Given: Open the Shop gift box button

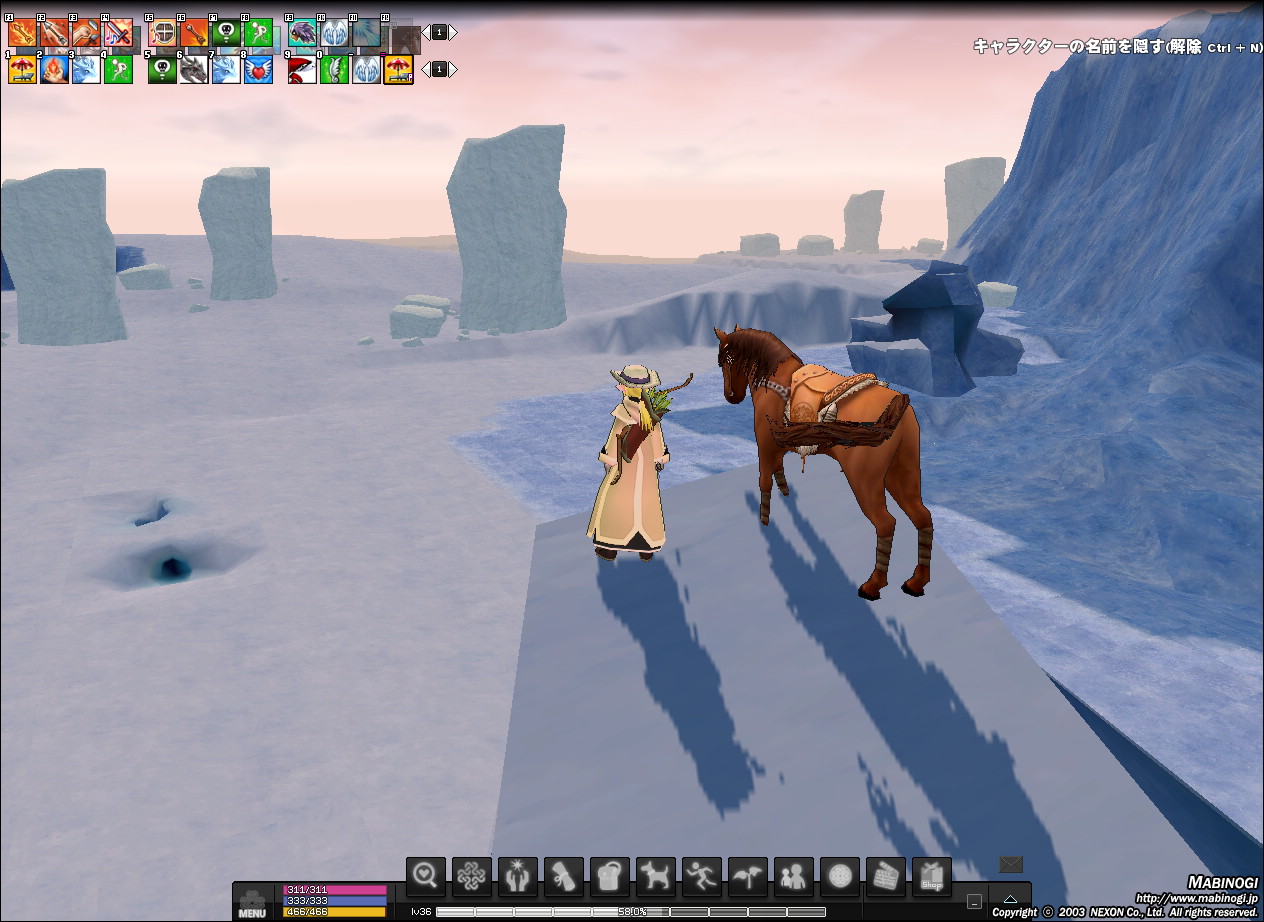Looking at the screenshot, I should [931, 877].
